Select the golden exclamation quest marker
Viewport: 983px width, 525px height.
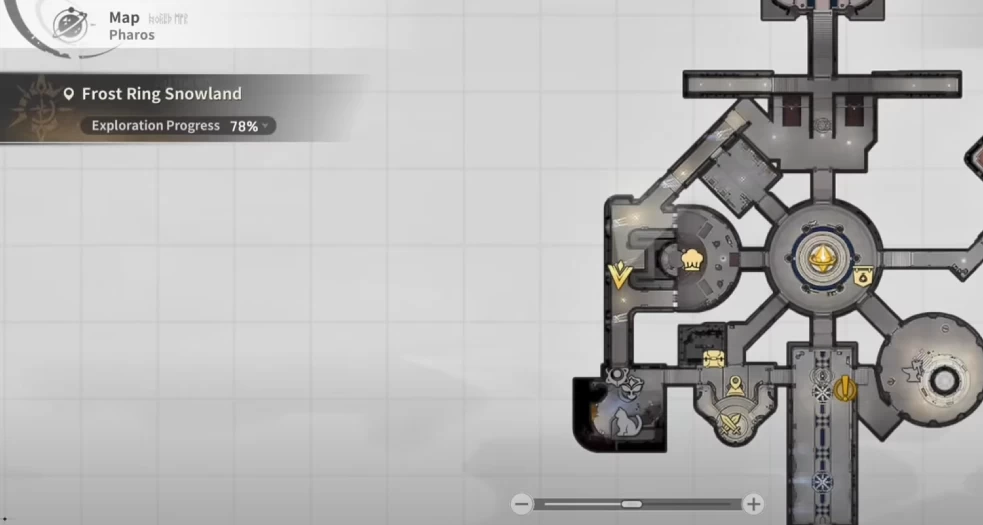coord(846,388)
